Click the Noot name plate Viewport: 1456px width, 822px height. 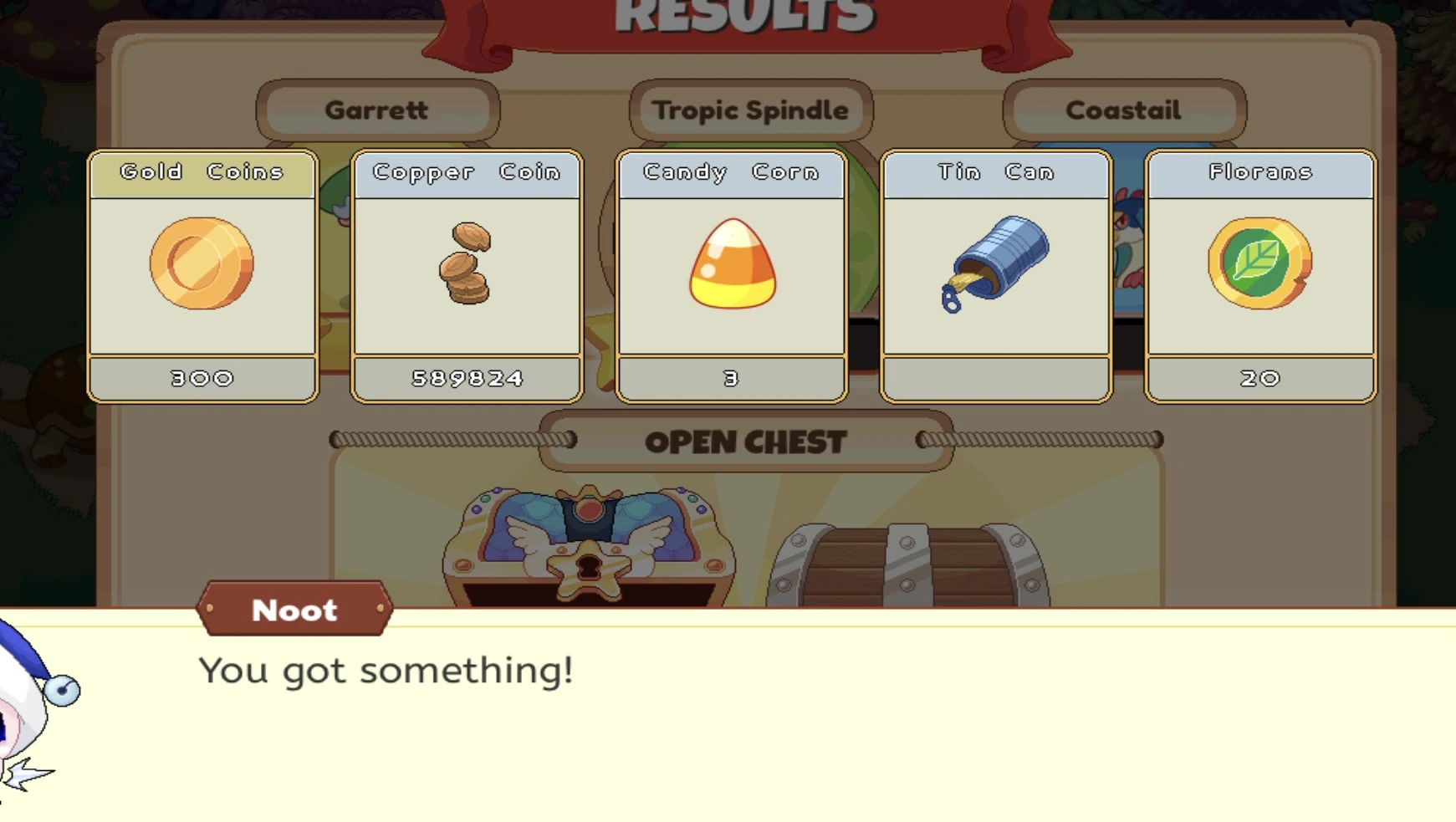point(294,610)
